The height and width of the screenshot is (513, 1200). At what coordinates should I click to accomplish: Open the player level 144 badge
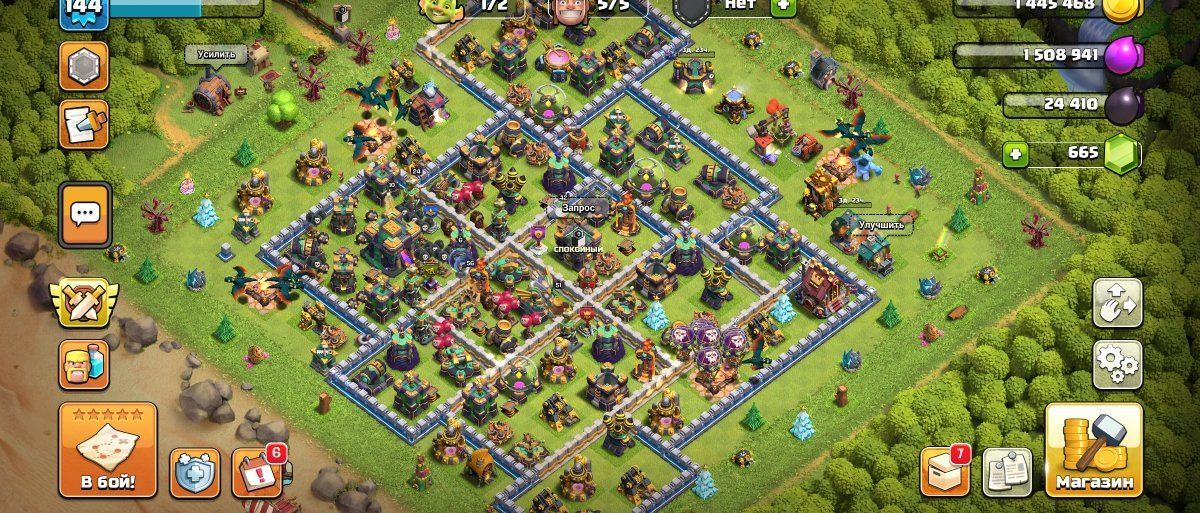(x=84, y=12)
